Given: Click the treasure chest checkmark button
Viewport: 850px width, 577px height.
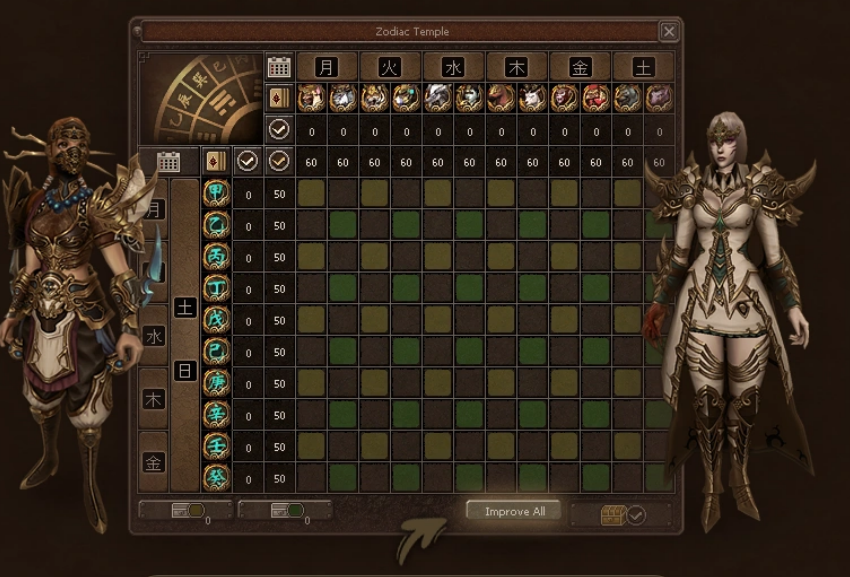Looking at the screenshot, I should (x=621, y=515).
